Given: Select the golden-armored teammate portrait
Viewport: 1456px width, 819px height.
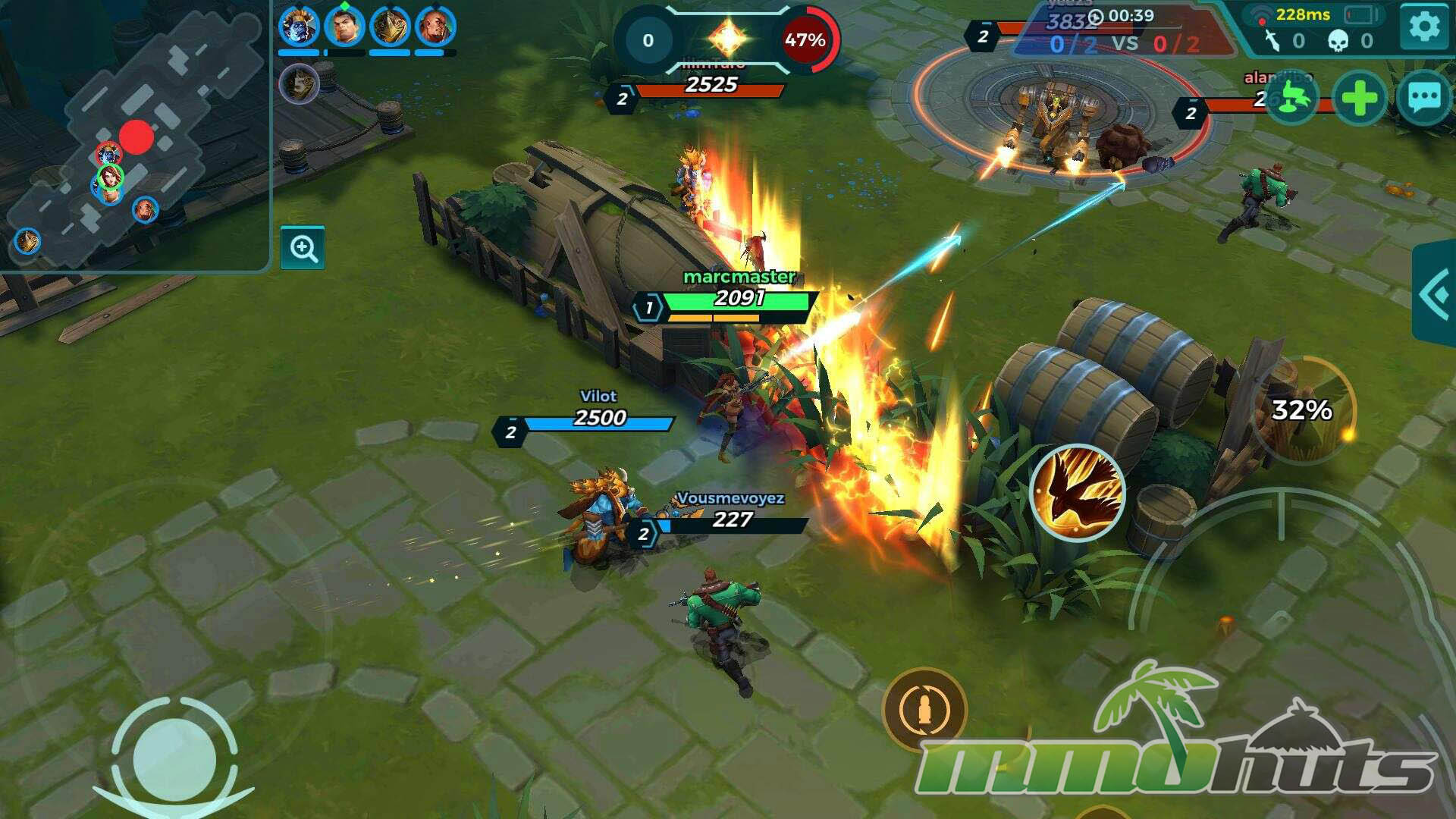Looking at the screenshot, I should pyautogui.click(x=390, y=26).
